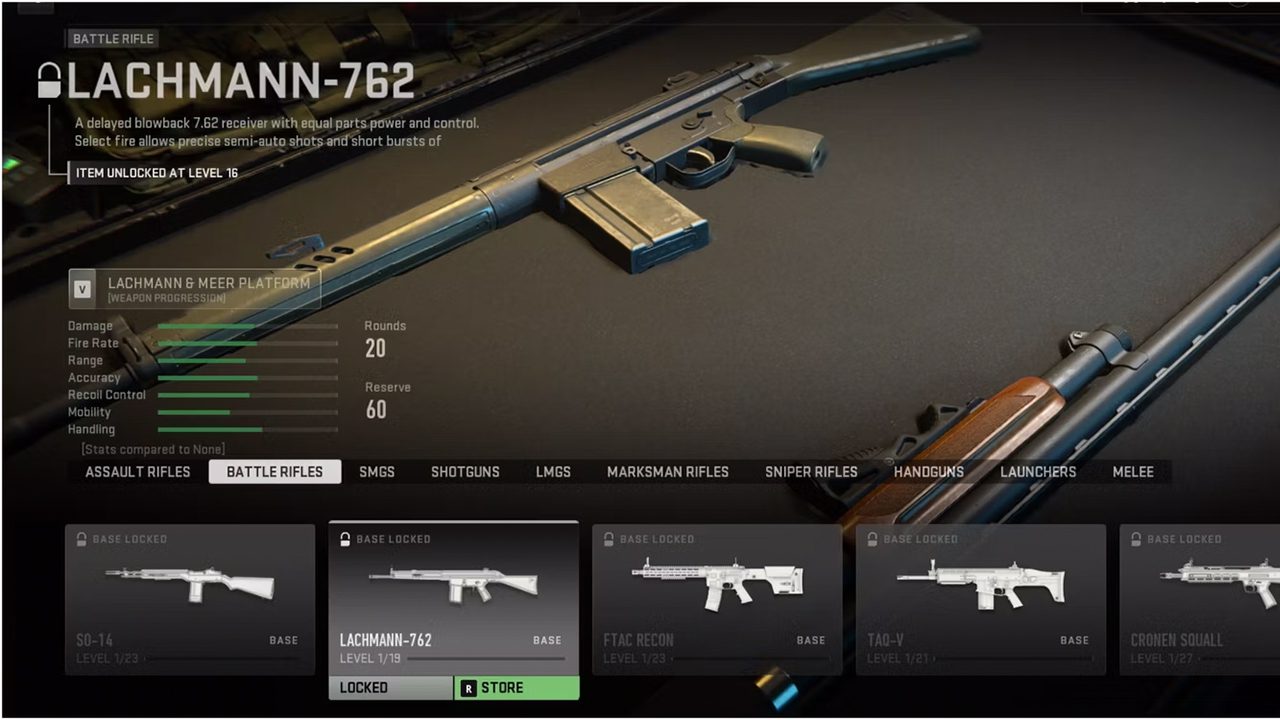Choose the Lachmann-762 weapon card
The width and height of the screenshot is (1280, 720).
(454, 597)
